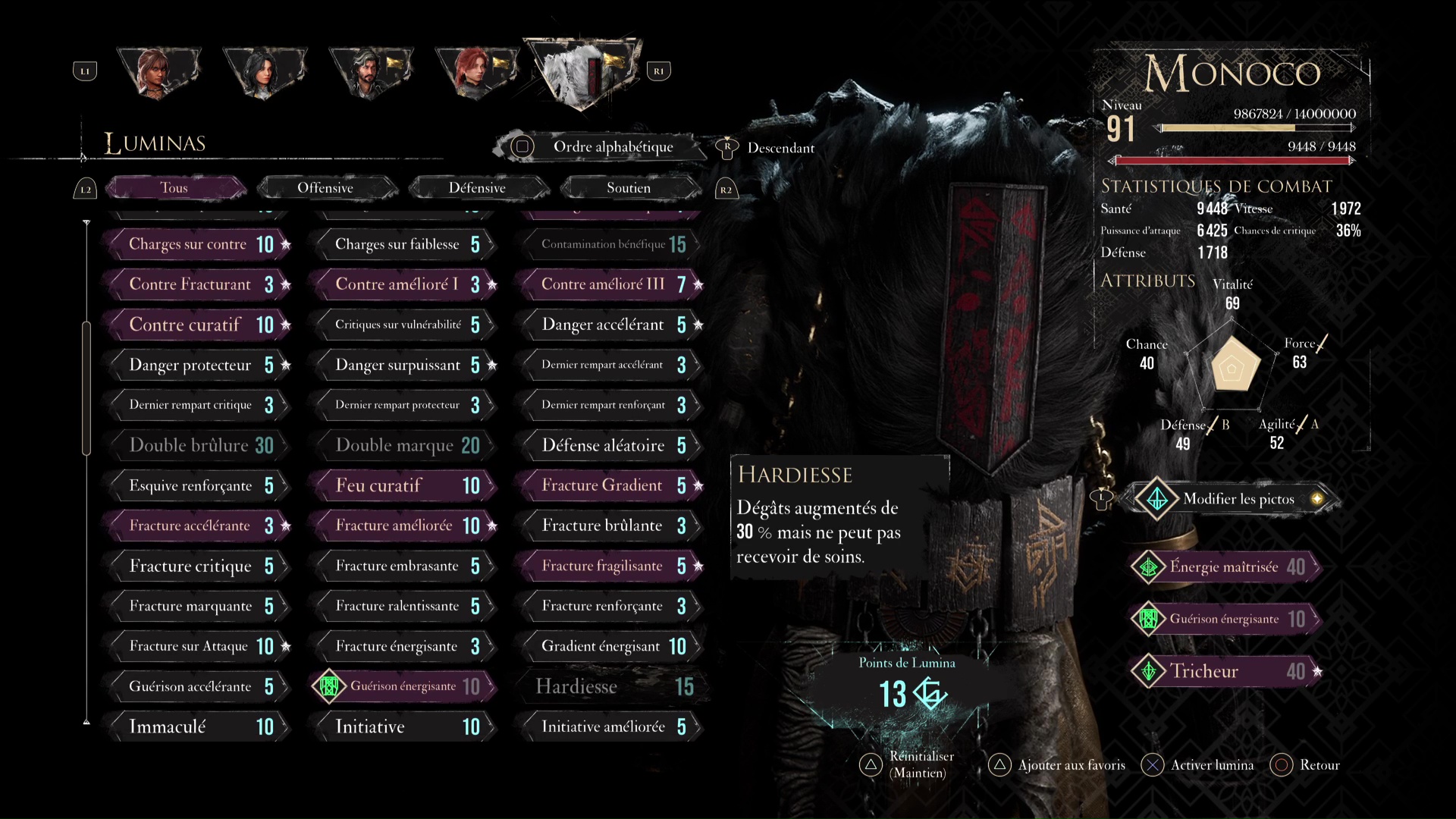Choose the Double brûlure lumina

pyautogui.click(x=199, y=445)
